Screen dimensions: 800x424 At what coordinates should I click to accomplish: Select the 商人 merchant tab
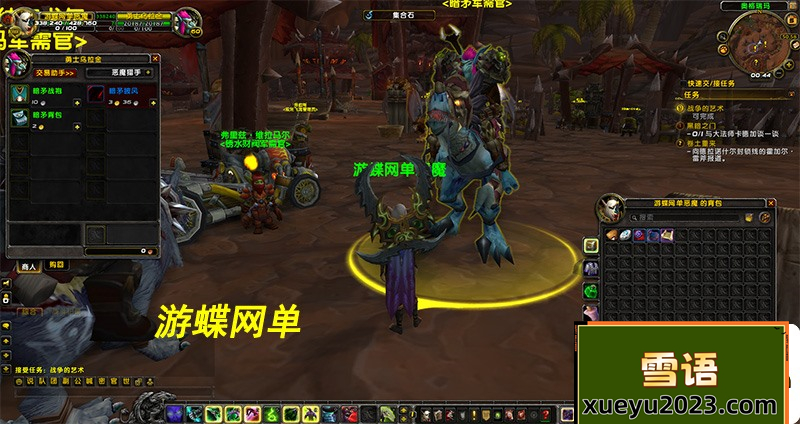click(27, 265)
